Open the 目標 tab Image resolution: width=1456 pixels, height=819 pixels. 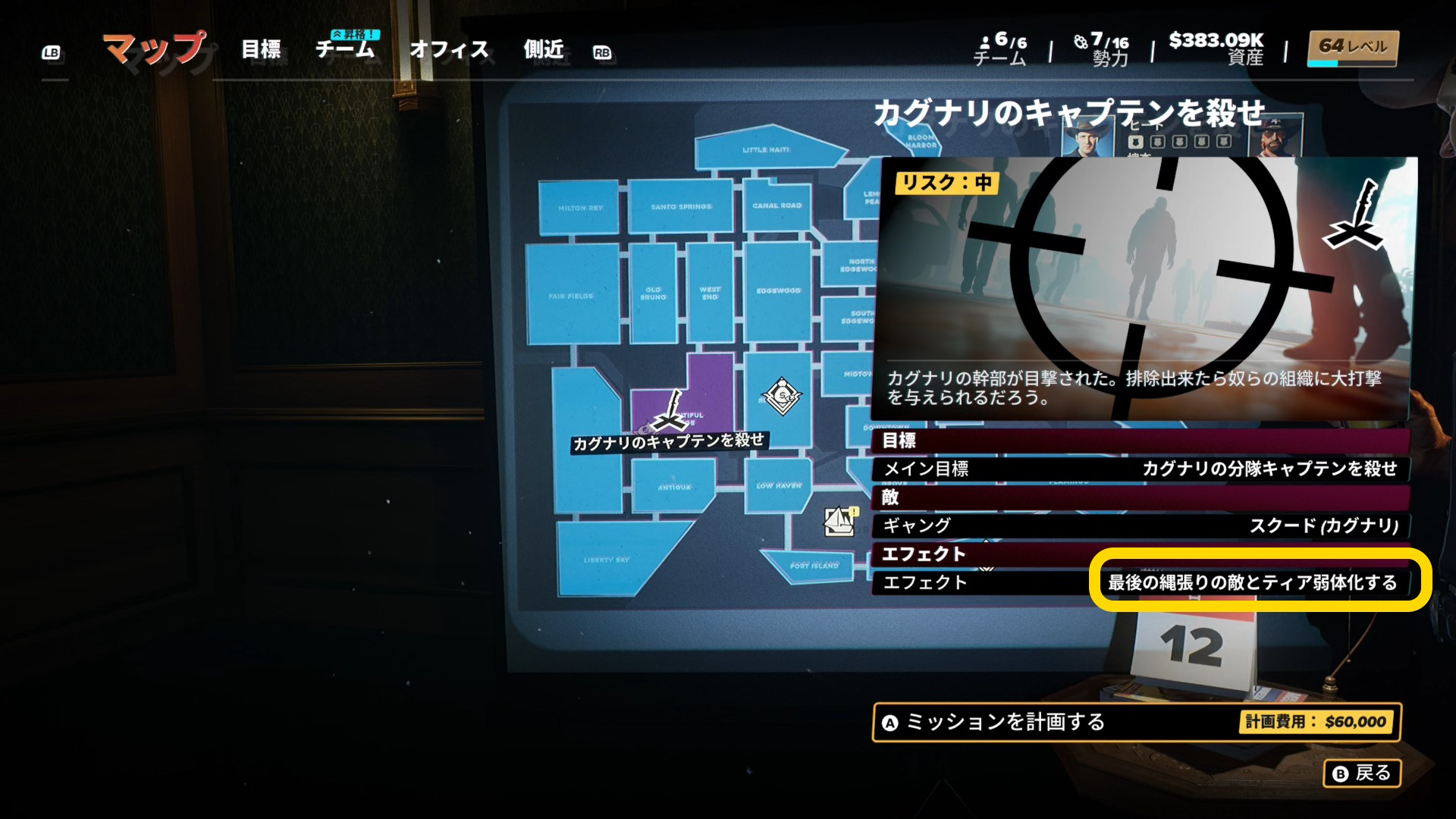pos(261,49)
